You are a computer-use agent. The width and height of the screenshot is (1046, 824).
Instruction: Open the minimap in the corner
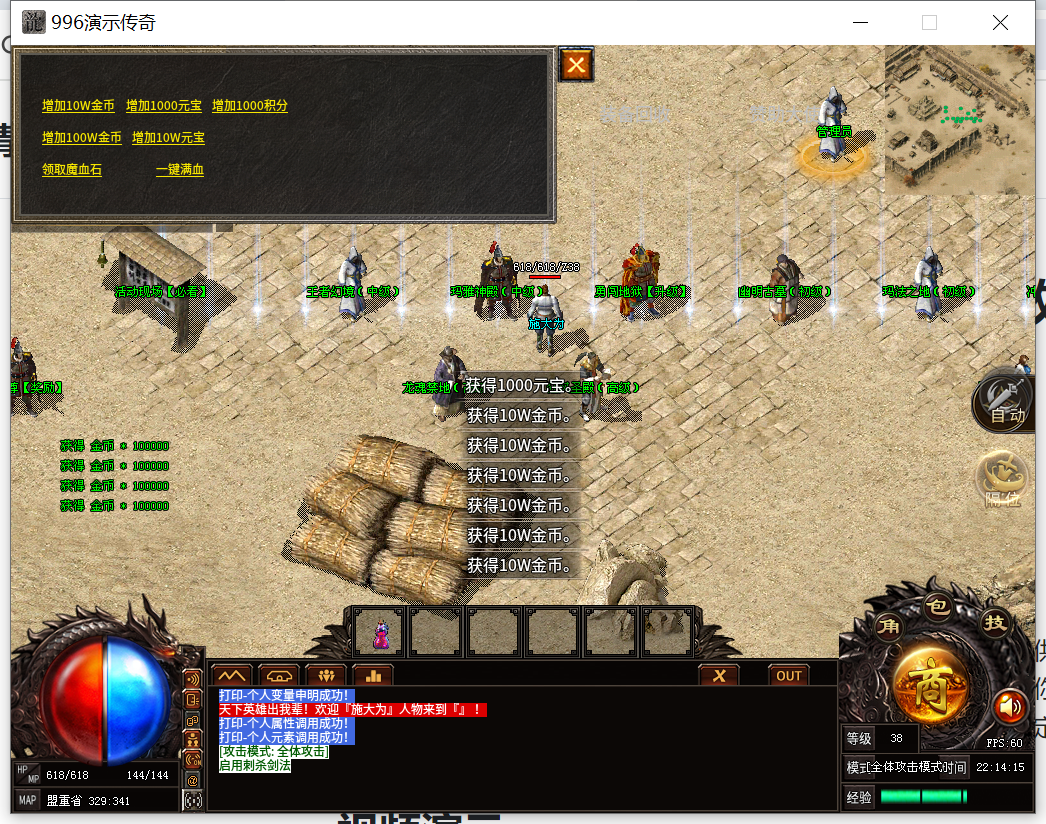(x=959, y=120)
